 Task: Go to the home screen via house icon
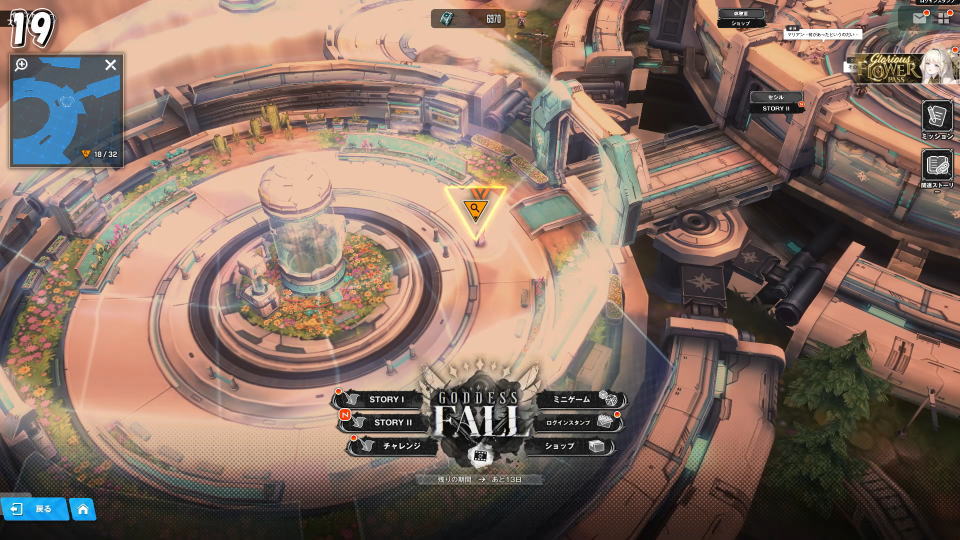click(83, 509)
